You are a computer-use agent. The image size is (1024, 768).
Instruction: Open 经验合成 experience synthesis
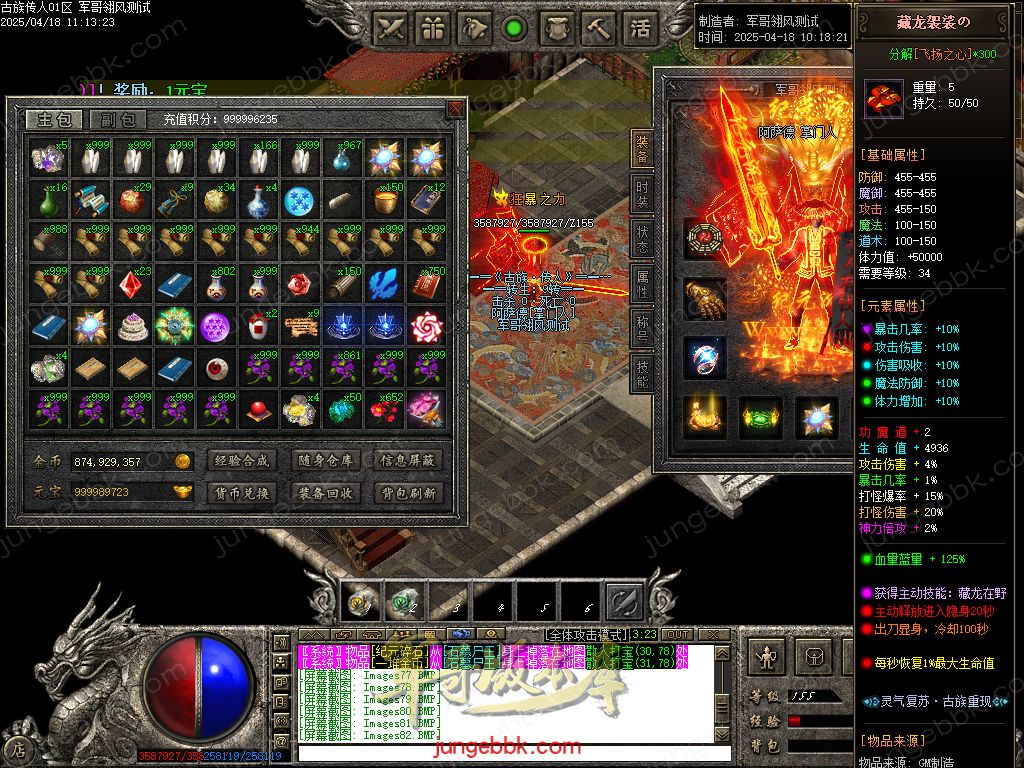[x=241, y=461]
